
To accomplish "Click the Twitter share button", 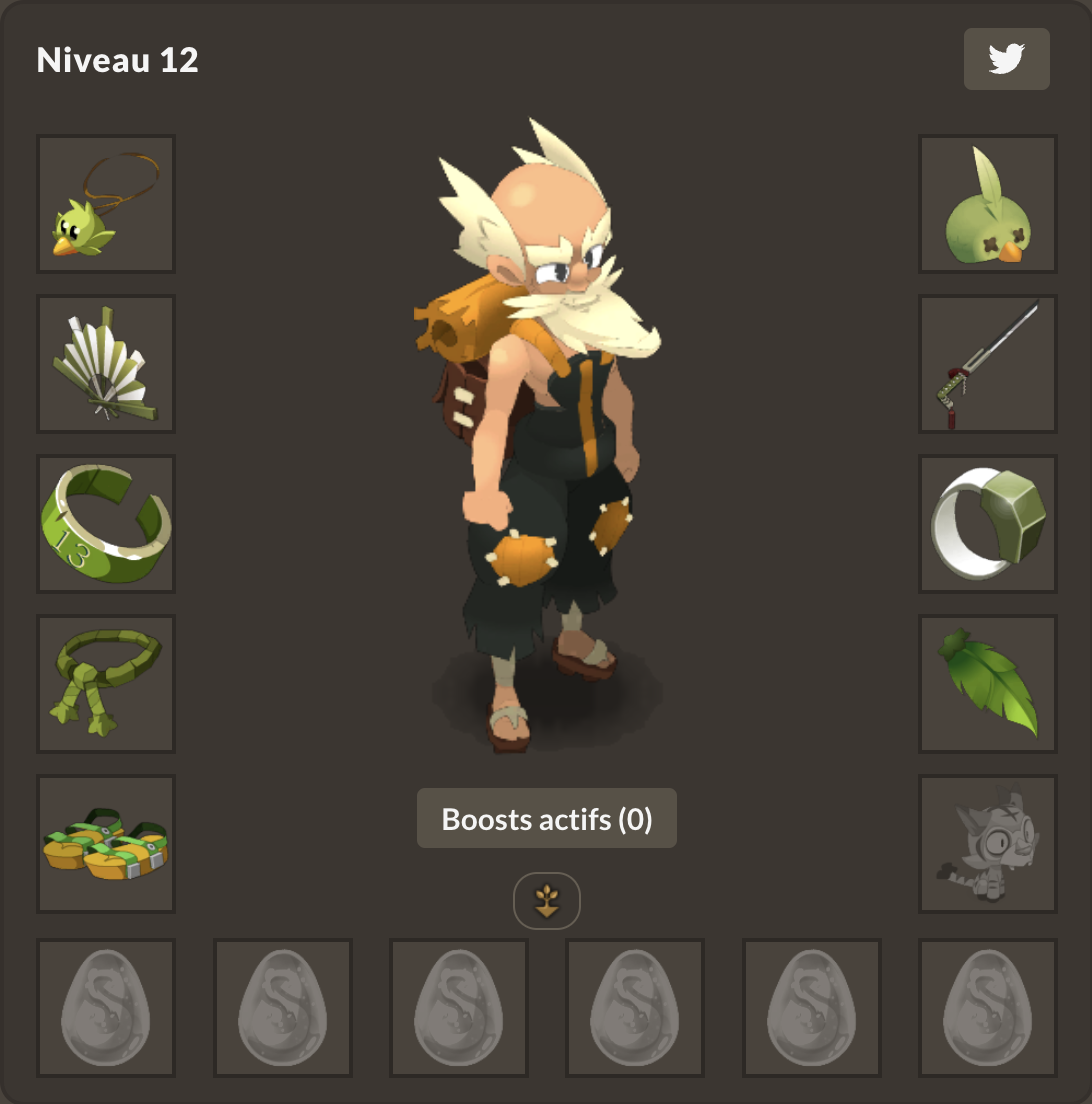I will [1006, 59].
